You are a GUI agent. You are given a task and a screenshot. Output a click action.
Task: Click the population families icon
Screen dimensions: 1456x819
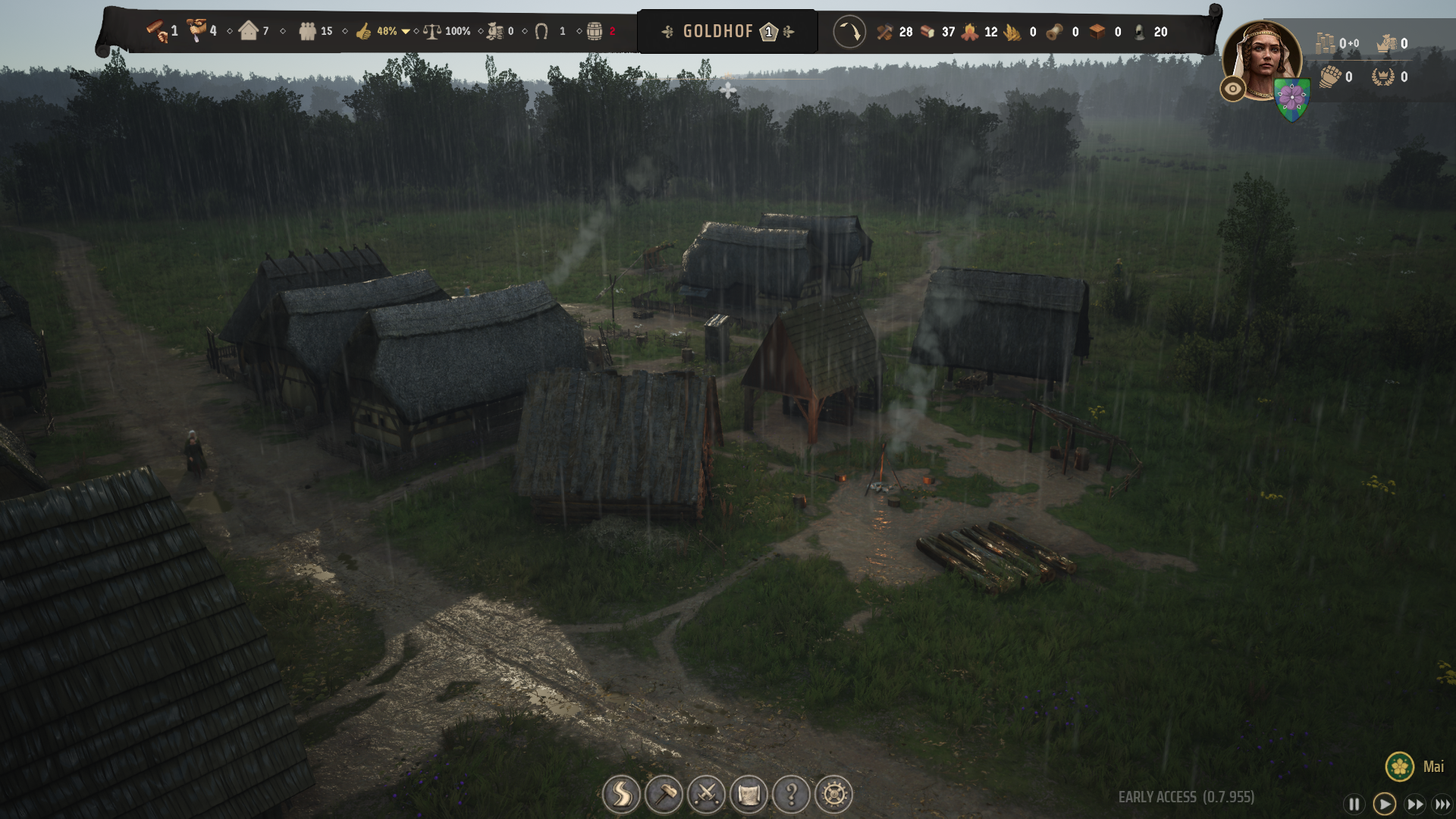(307, 32)
